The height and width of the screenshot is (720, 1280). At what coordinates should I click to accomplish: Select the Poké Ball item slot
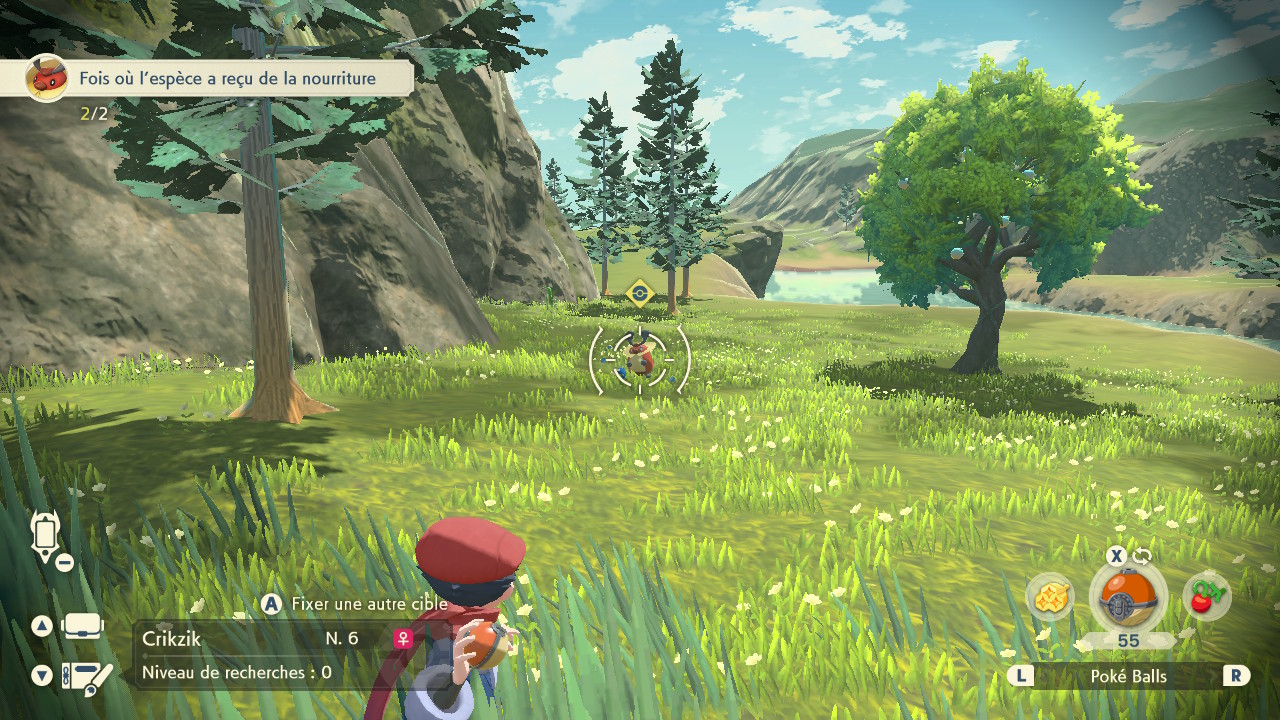(x=1128, y=599)
